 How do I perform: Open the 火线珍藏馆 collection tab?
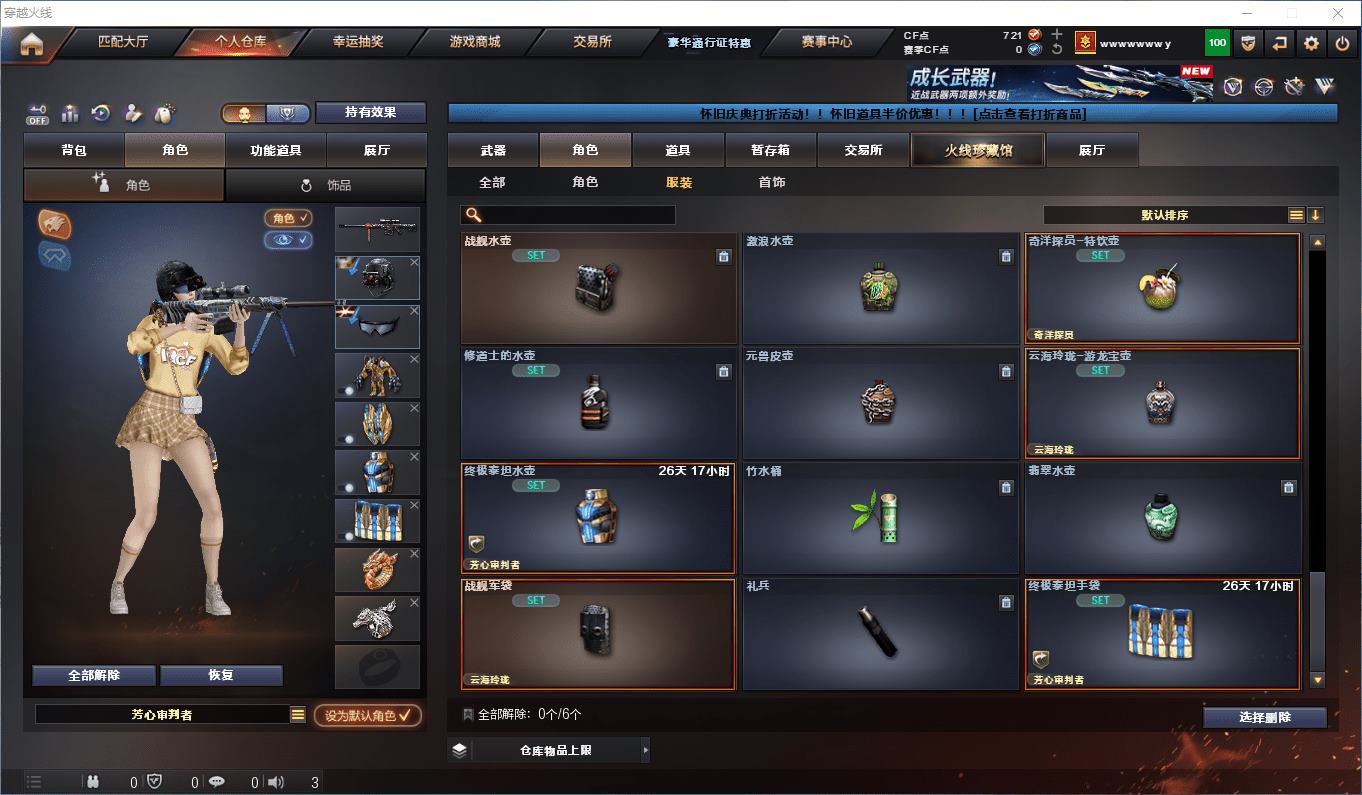pyautogui.click(x=977, y=150)
